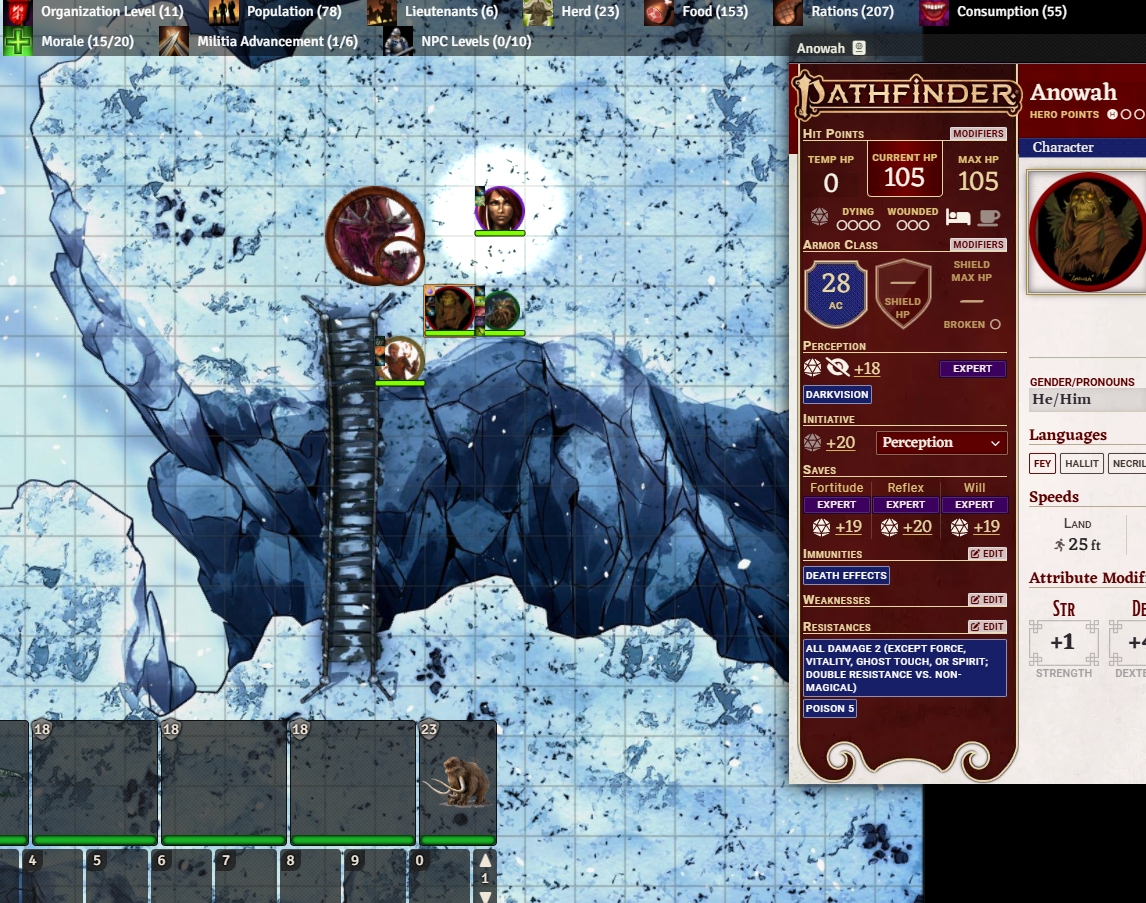1146x903 pixels.
Task: Edit the Resistances list
Action: tap(987, 627)
